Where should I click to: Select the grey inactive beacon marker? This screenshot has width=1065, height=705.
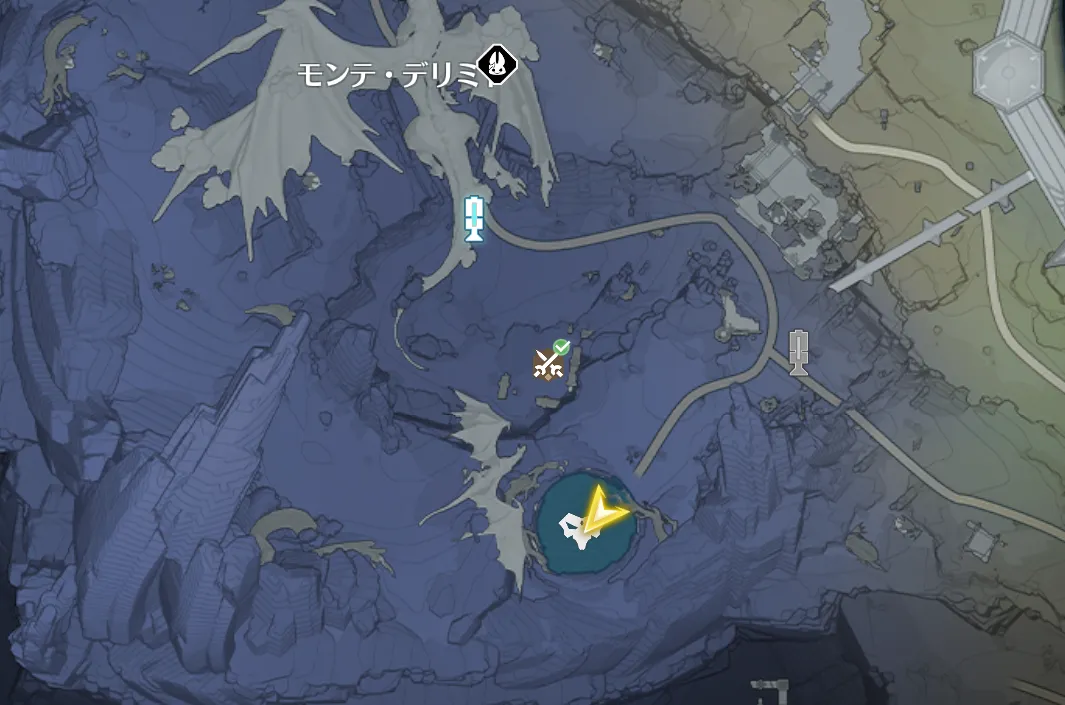pos(797,351)
